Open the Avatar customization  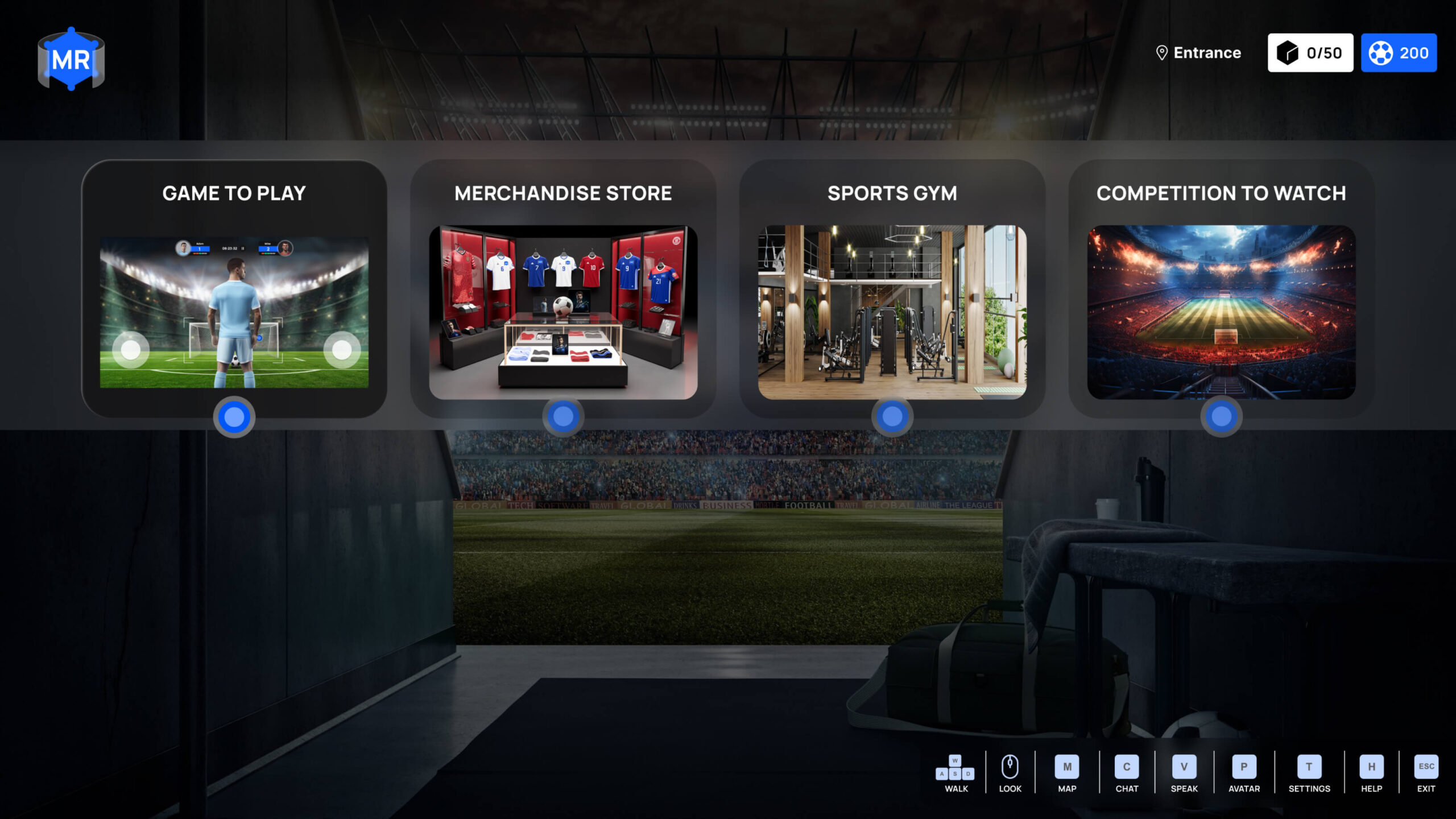coord(1244,772)
